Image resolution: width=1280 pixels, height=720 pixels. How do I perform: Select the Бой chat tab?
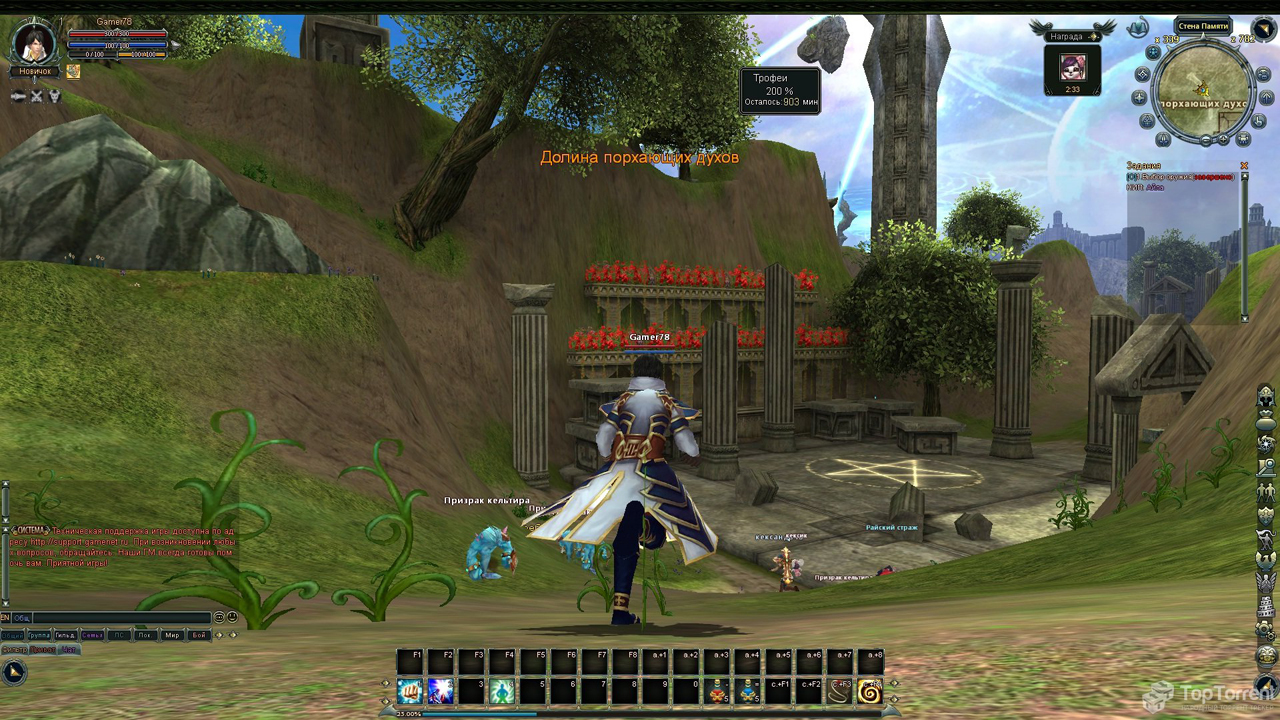point(198,635)
